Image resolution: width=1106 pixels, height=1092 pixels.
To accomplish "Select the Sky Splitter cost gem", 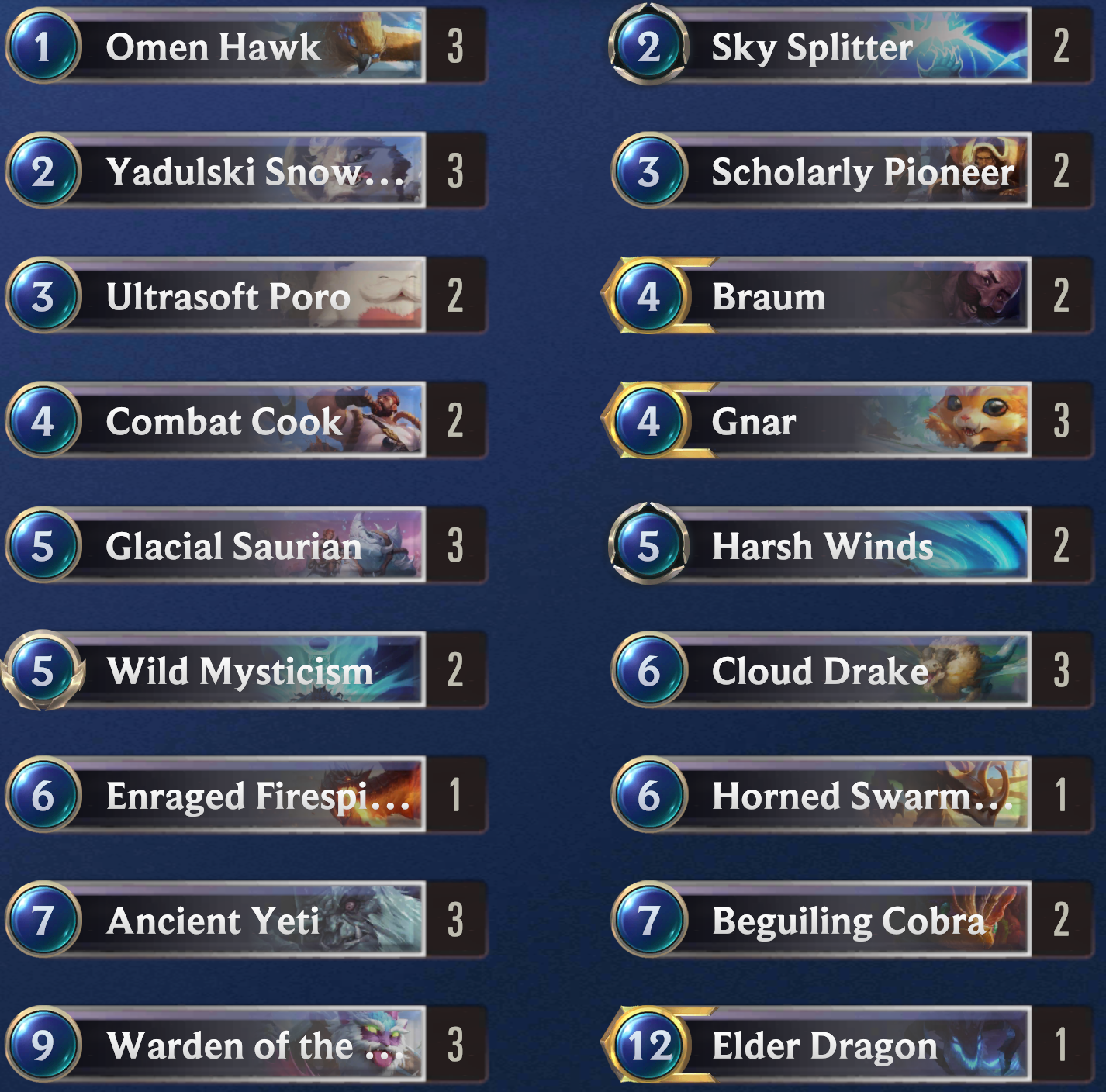I will (650, 48).
